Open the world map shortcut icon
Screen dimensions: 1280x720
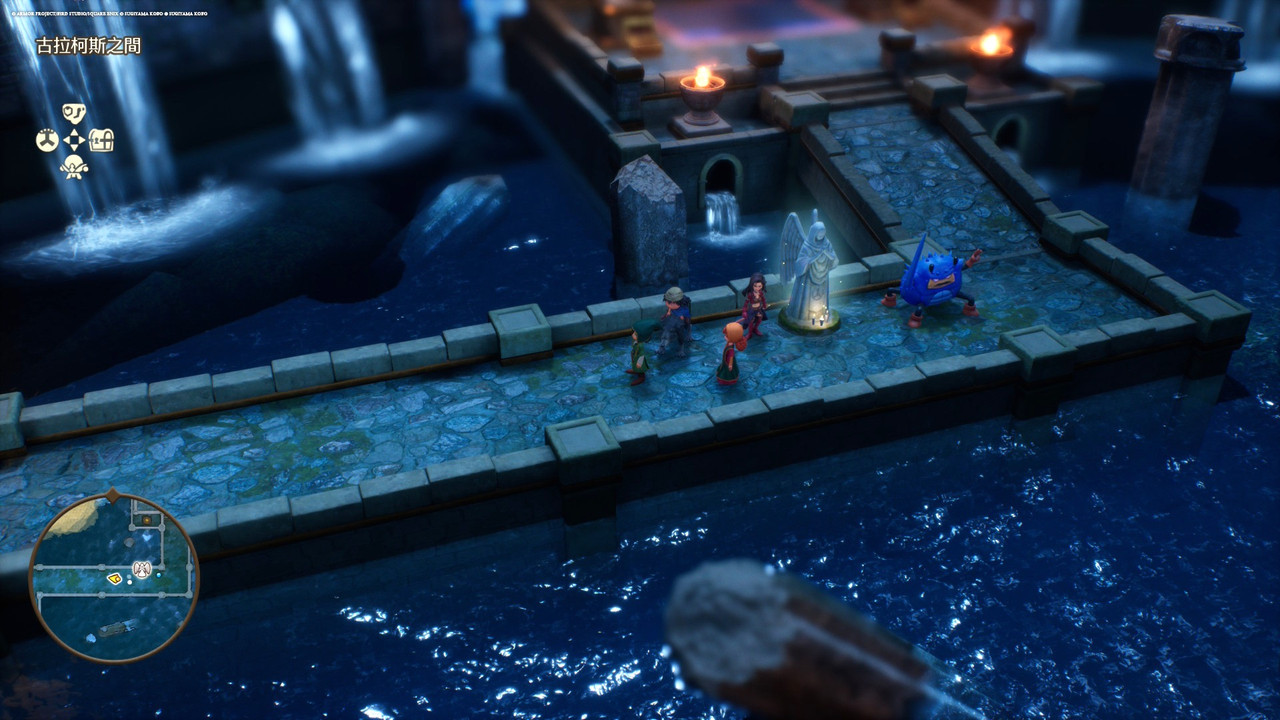(74, 113)
